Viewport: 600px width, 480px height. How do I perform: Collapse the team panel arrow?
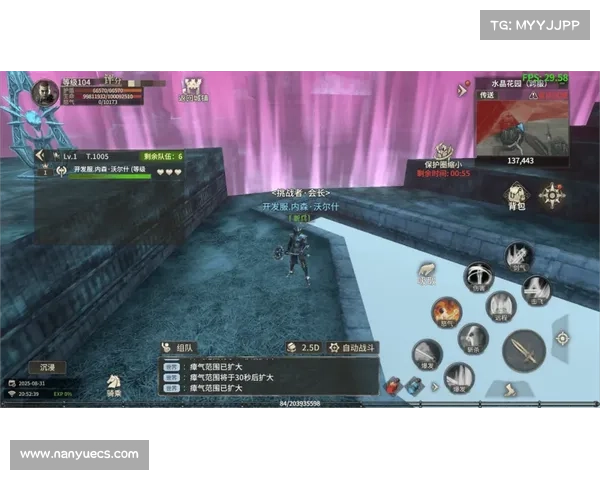tap(41, 155)
